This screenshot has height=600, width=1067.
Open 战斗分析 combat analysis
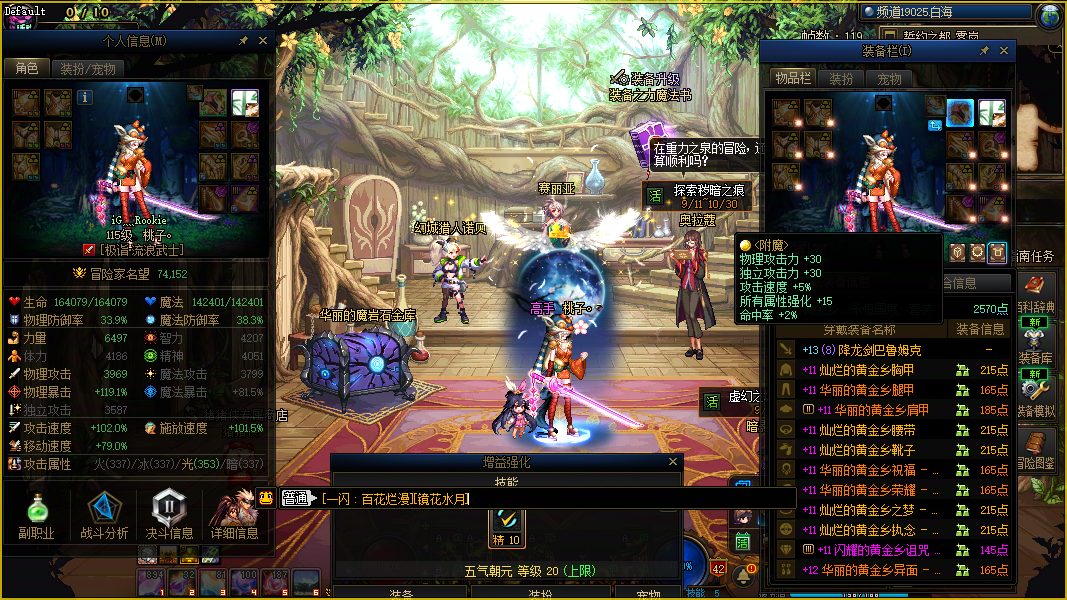(x=104, y=516)
